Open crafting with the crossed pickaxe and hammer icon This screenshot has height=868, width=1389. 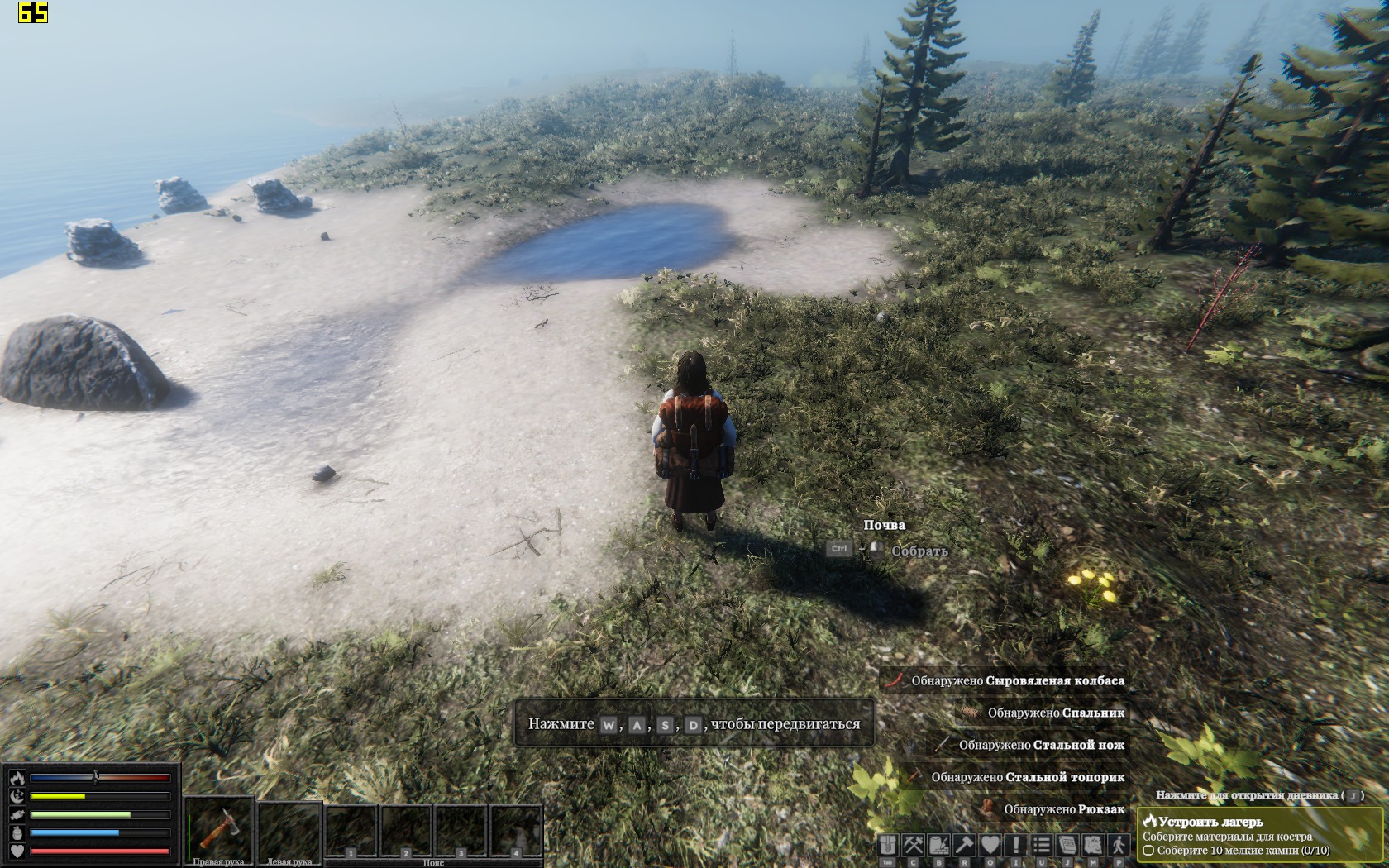[x=914, y=845]
